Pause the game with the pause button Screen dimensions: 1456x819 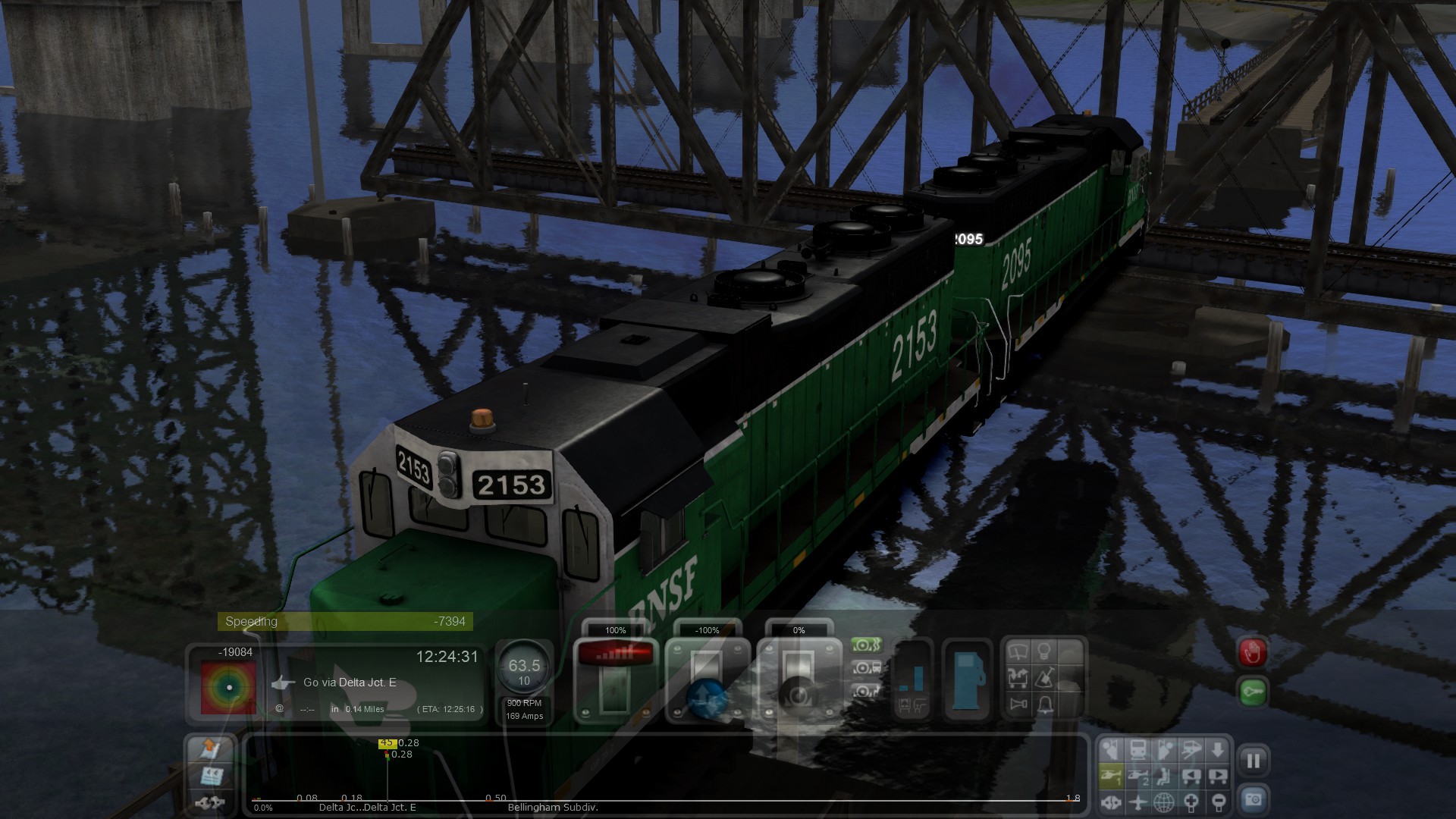pyautogui.click(x=1253, y=761)
